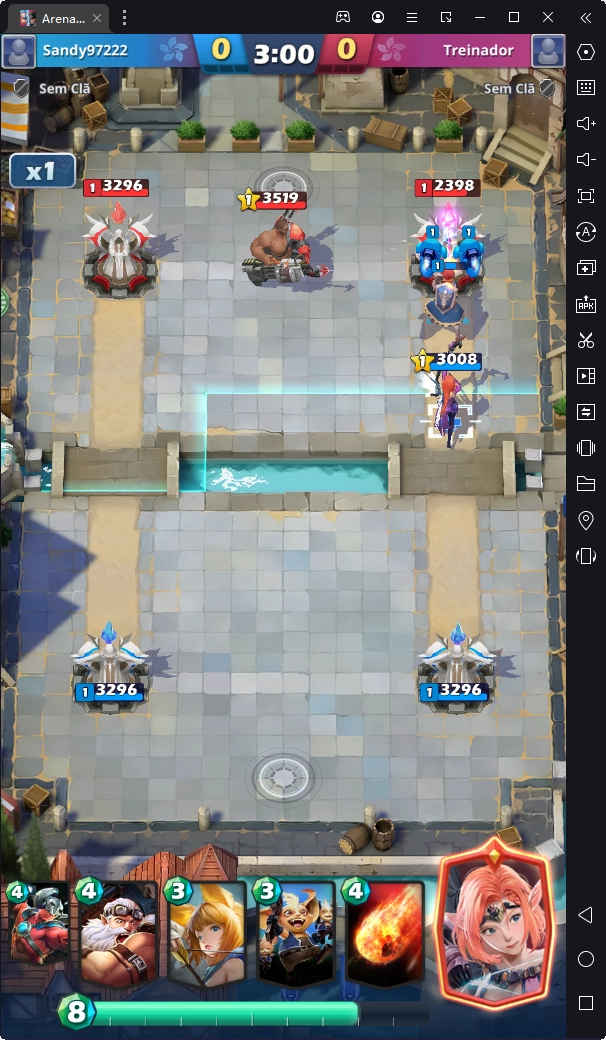Open the scissors screenshot tool
Image resolution: width=606 pixels, height=1040 pixels.
click(x=586, y=340)
